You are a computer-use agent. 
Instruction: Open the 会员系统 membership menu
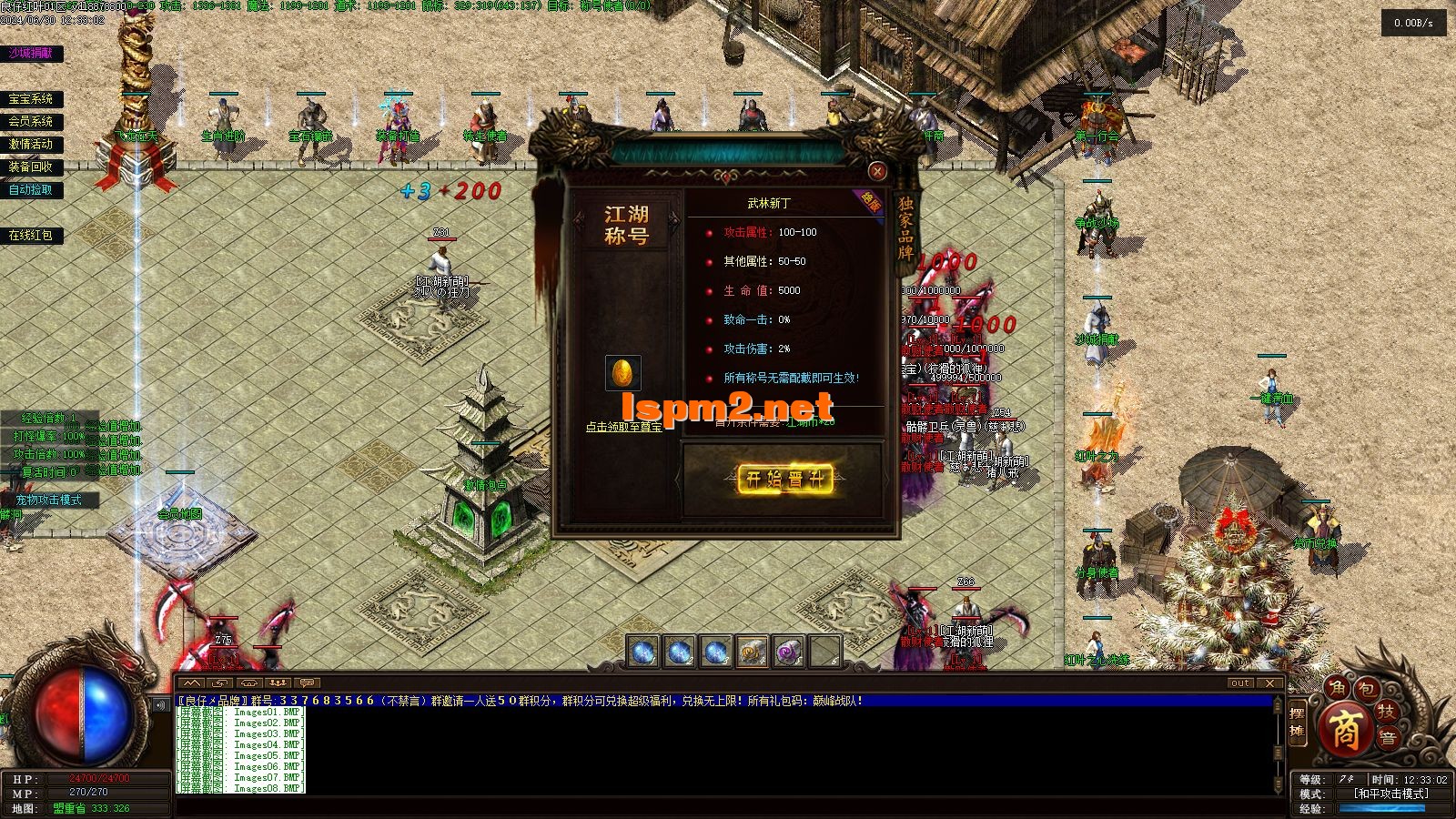click(x=31, y=121)
